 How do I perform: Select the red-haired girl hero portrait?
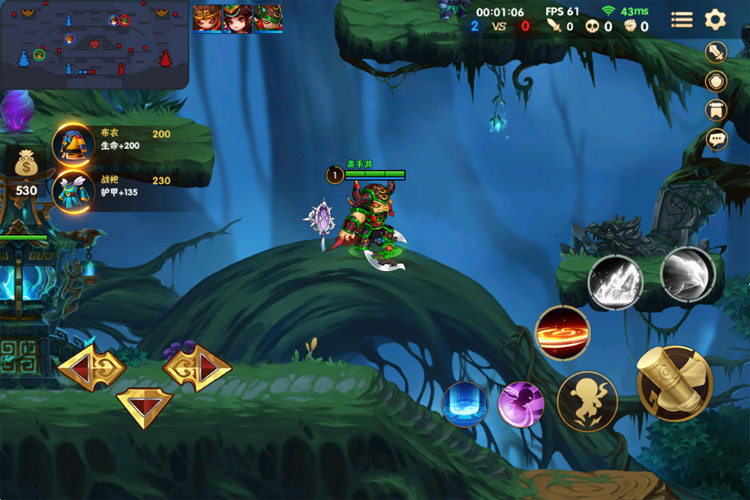[x=237, y=18]
